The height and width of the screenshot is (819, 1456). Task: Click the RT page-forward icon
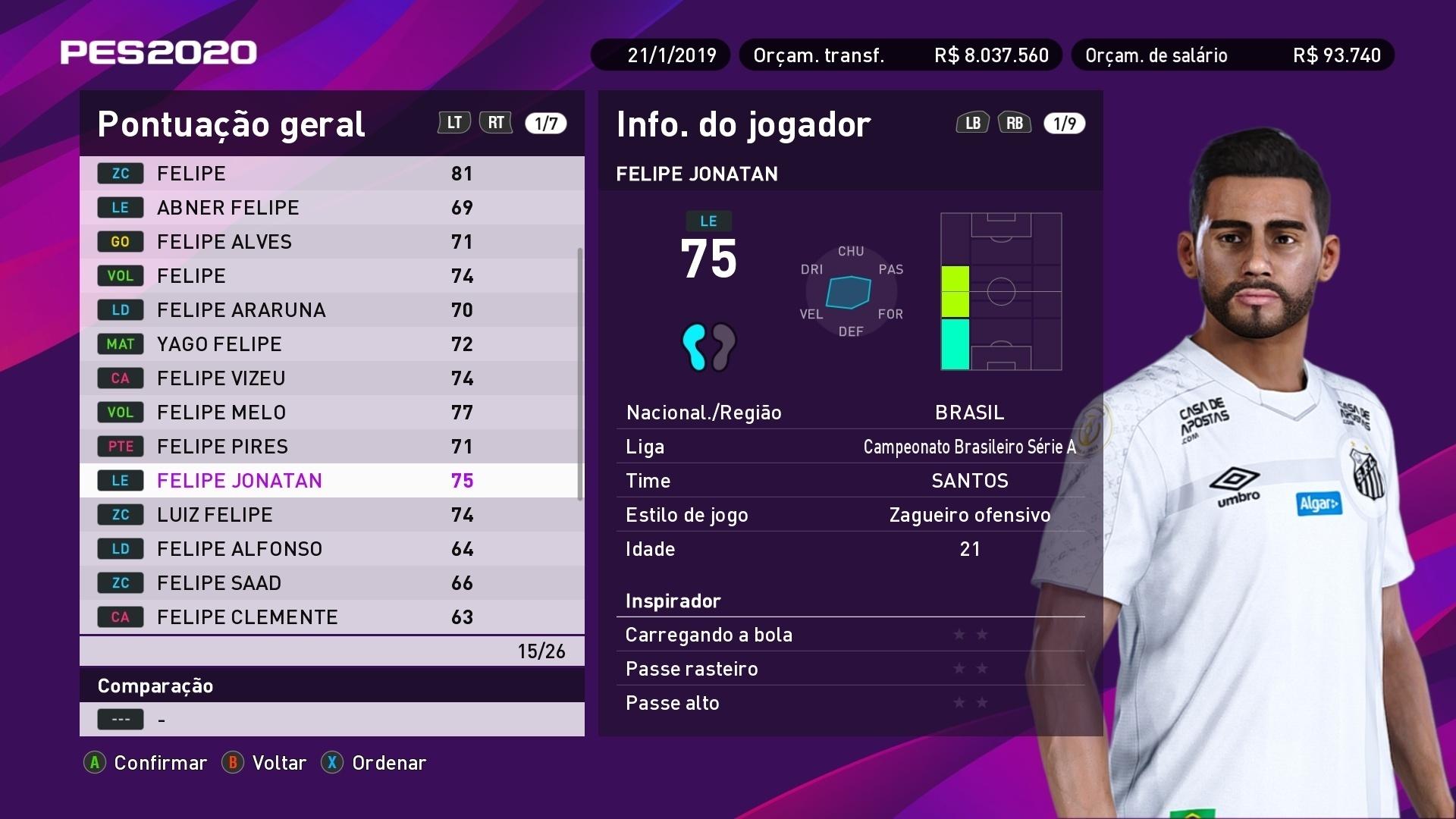[x=497, y=121]
